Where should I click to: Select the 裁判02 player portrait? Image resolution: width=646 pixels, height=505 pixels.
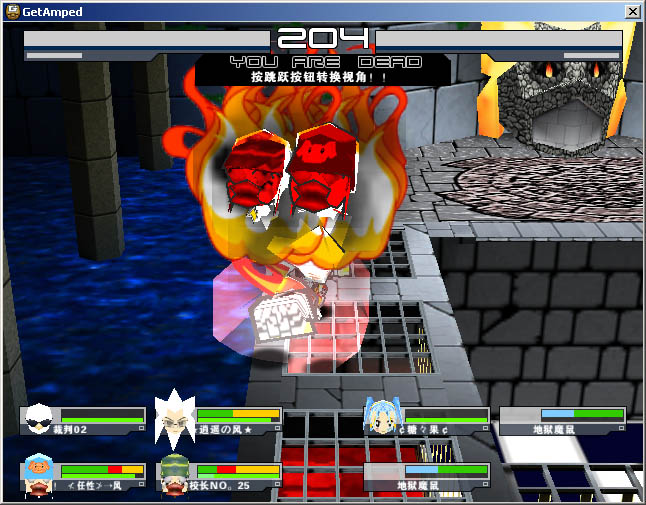point(40,419)
